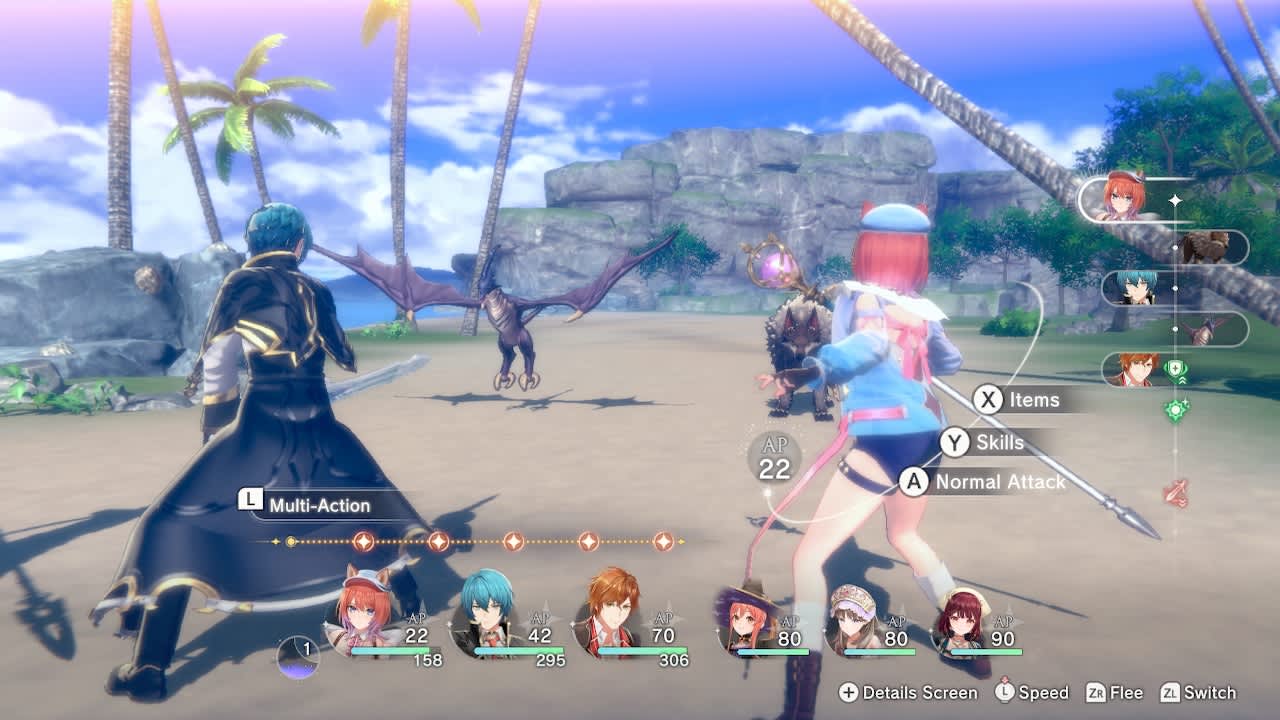
Task: Select the red-haired girl's portrait in turn order
Action: (1125, 195)
